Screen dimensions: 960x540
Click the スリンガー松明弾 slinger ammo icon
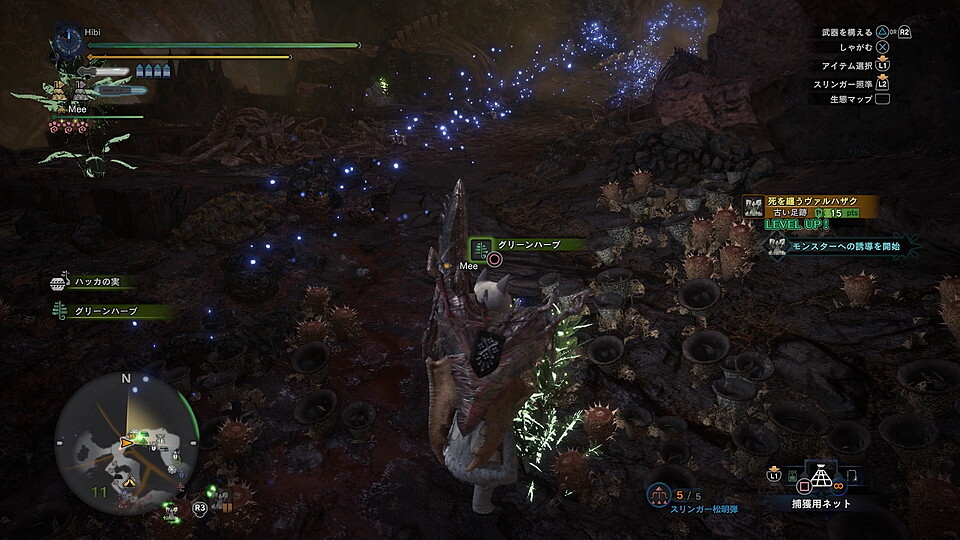click(x=658, y=495)
